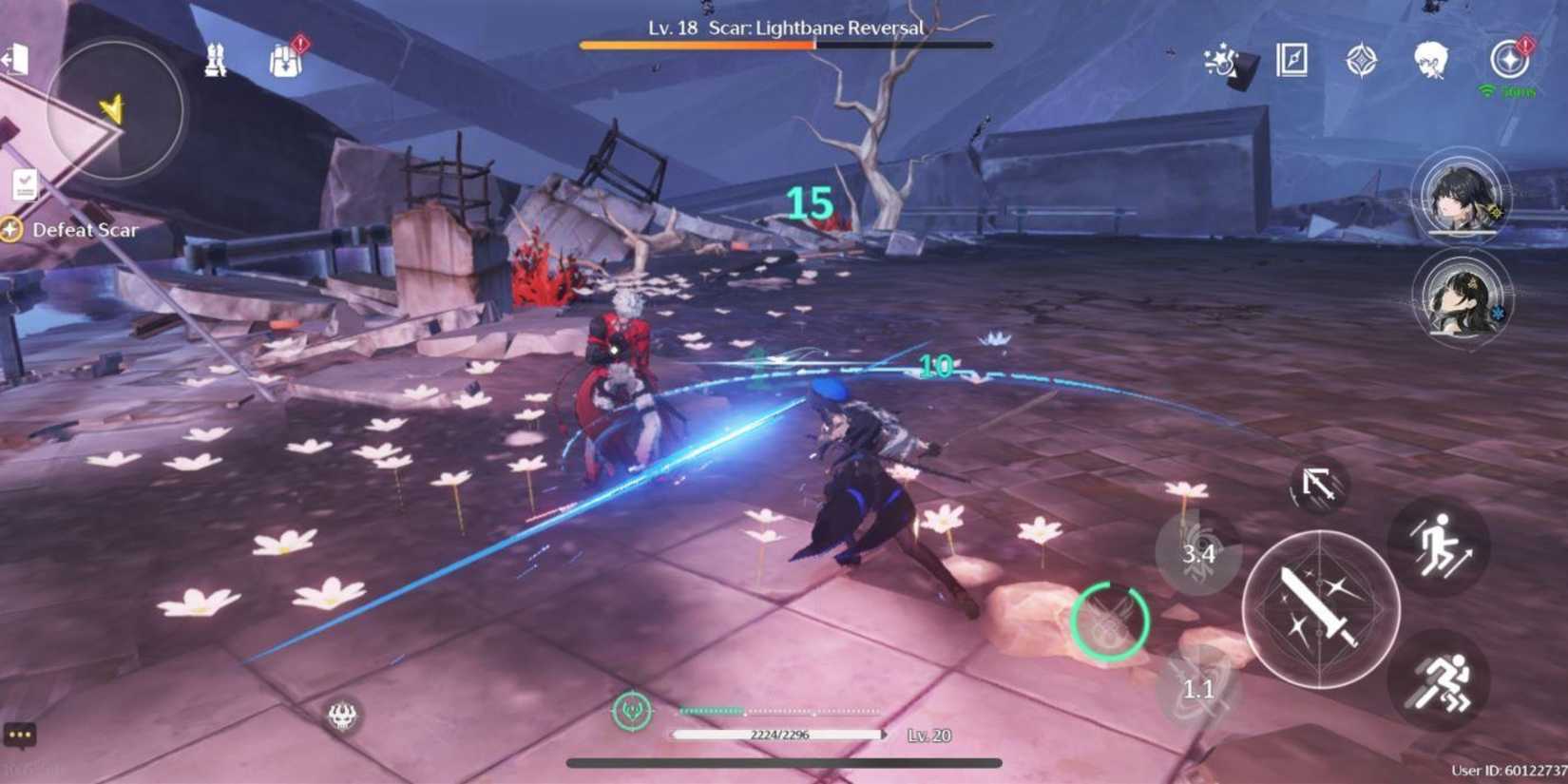Tap the 2224/2296 health bar

(x=779, y=735)
